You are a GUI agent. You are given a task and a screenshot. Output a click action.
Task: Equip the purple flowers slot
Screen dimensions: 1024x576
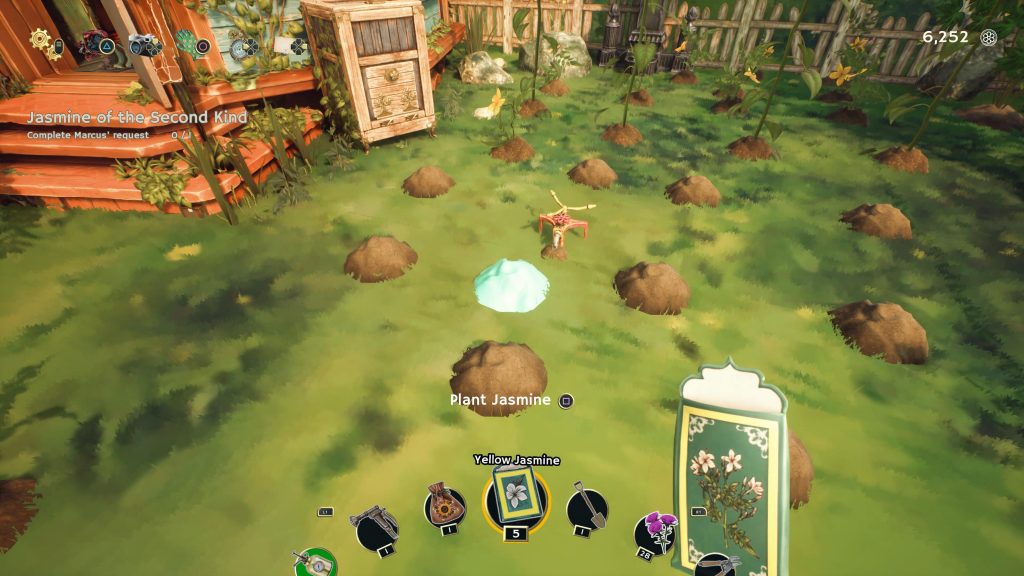click(x=655, y=532)
